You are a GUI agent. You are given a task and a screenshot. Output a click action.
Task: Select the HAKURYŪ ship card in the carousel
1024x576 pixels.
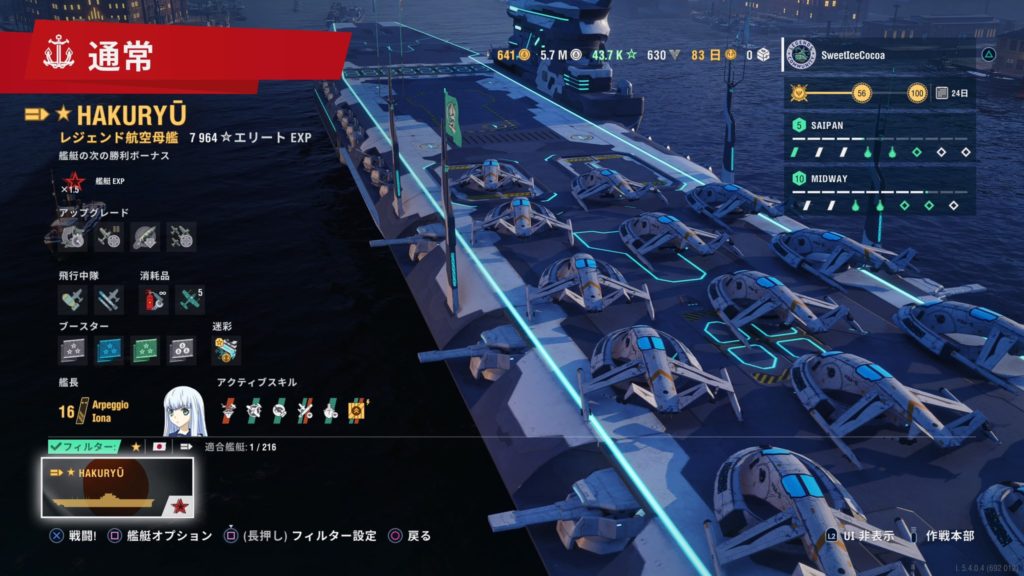tap(117, 487)
